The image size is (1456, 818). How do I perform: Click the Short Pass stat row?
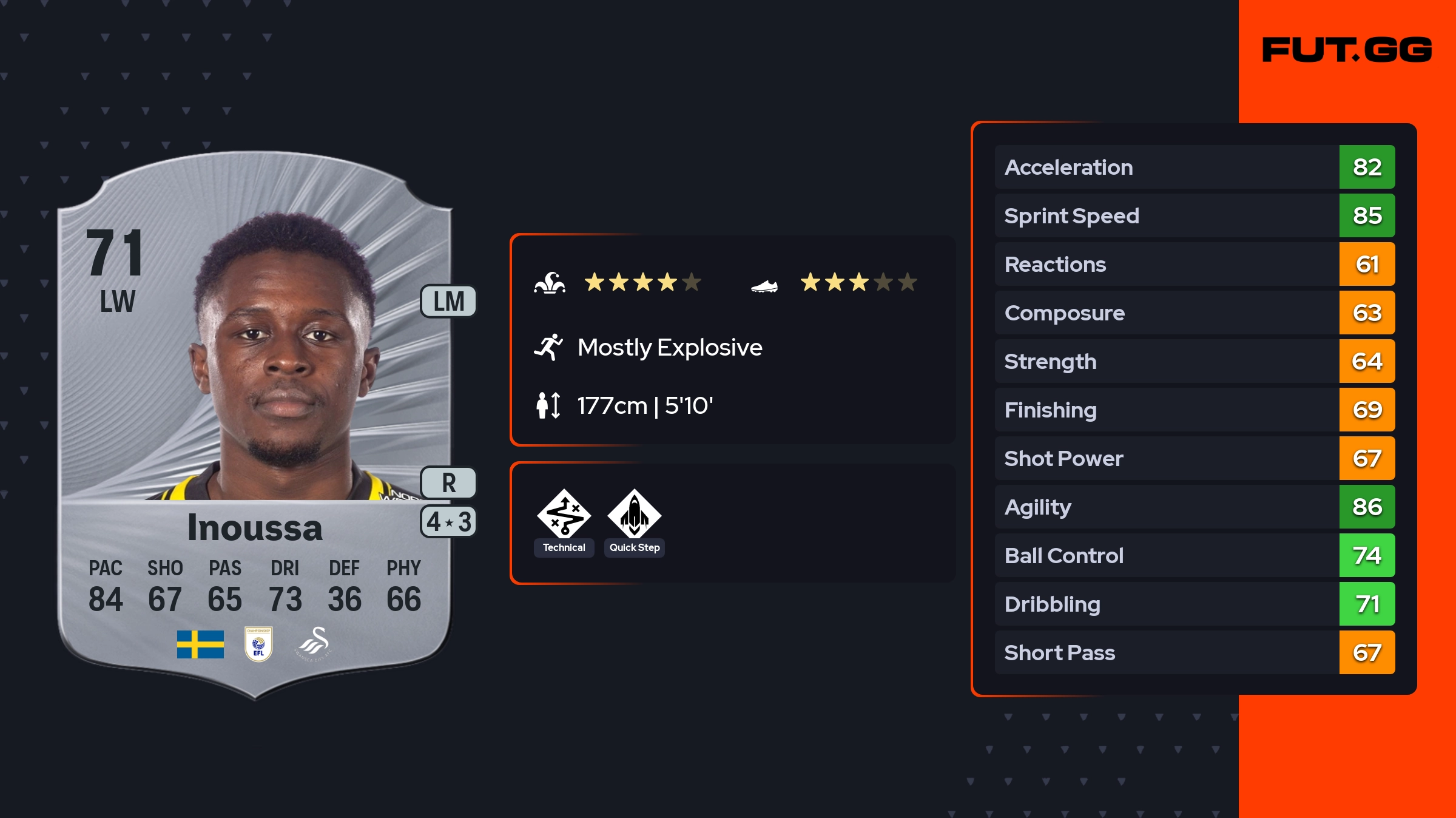(1194, 652)
